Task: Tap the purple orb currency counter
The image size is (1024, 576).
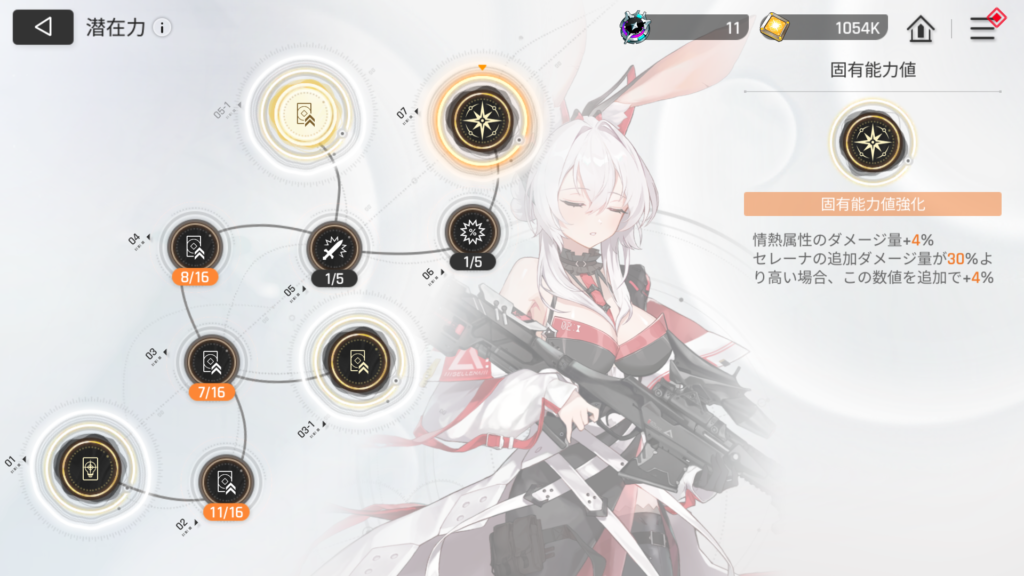Action: click(x=684, y=28)
